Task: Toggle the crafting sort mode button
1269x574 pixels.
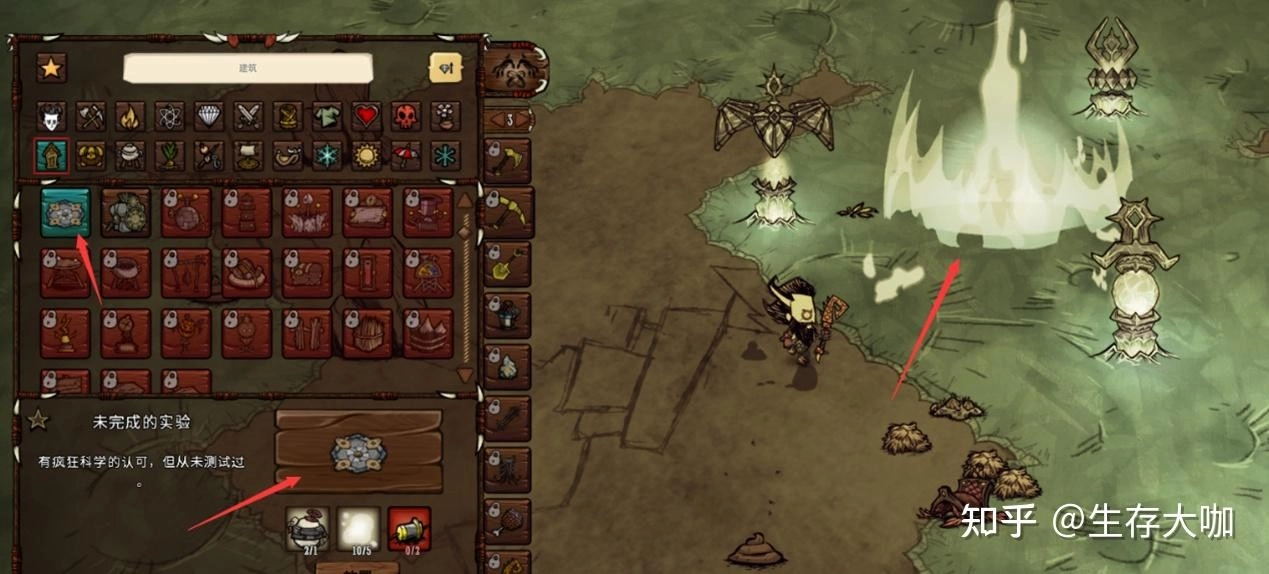Action: point(445,68)
